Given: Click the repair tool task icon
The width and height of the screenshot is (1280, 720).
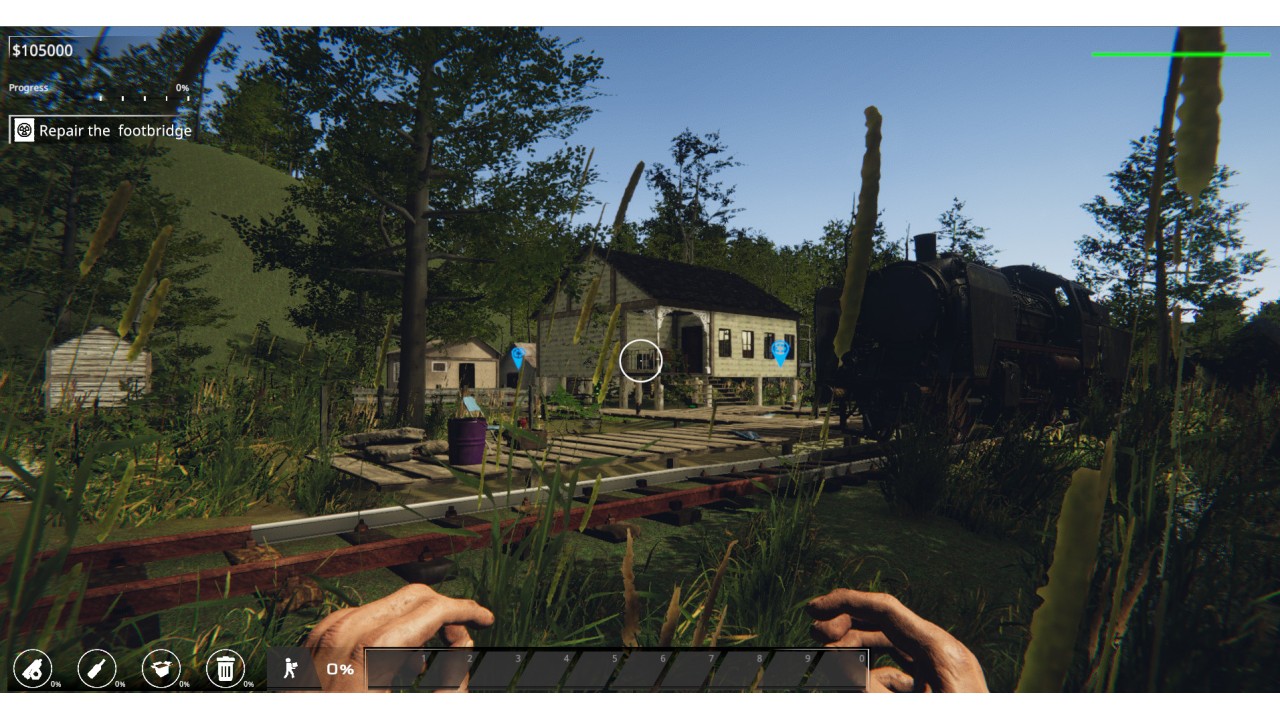Looking at the screenshot, I should click(32, 668).
